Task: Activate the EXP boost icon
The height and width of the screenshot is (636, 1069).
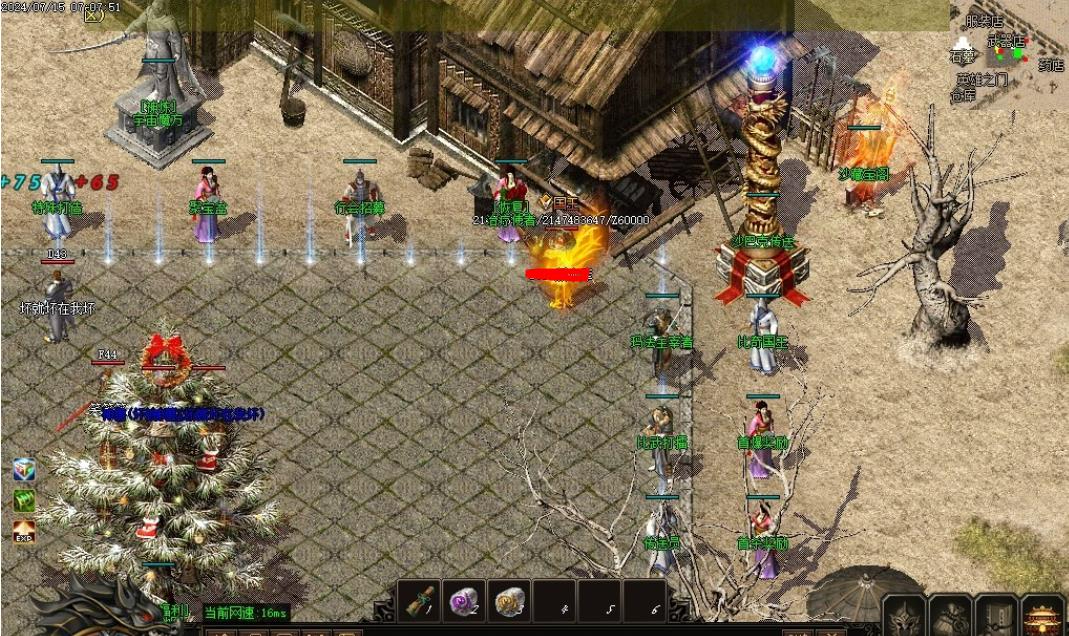Action: coord(24,530)
